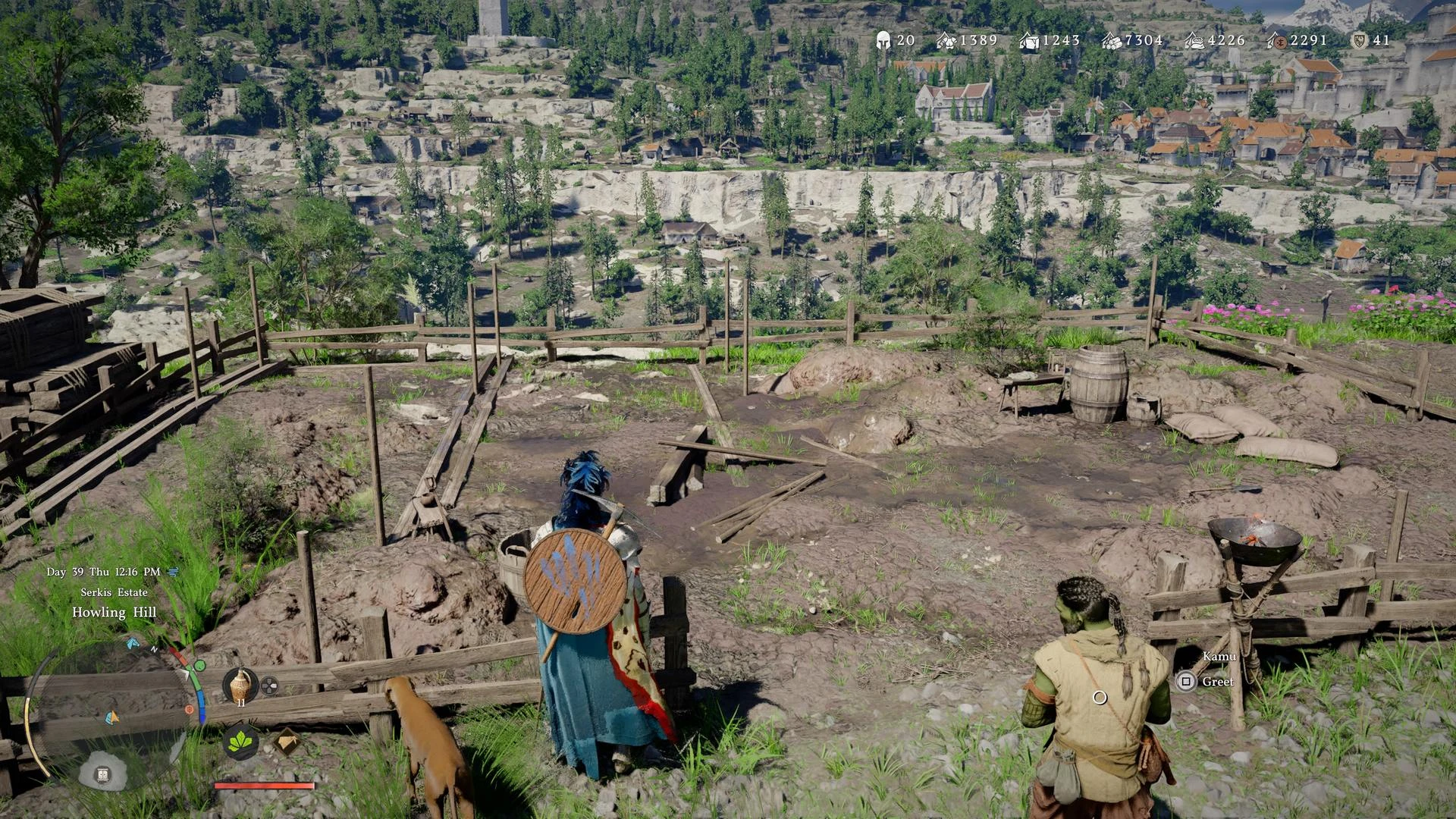Select the blue horse marker on minimap

click(x=133, y=644)
